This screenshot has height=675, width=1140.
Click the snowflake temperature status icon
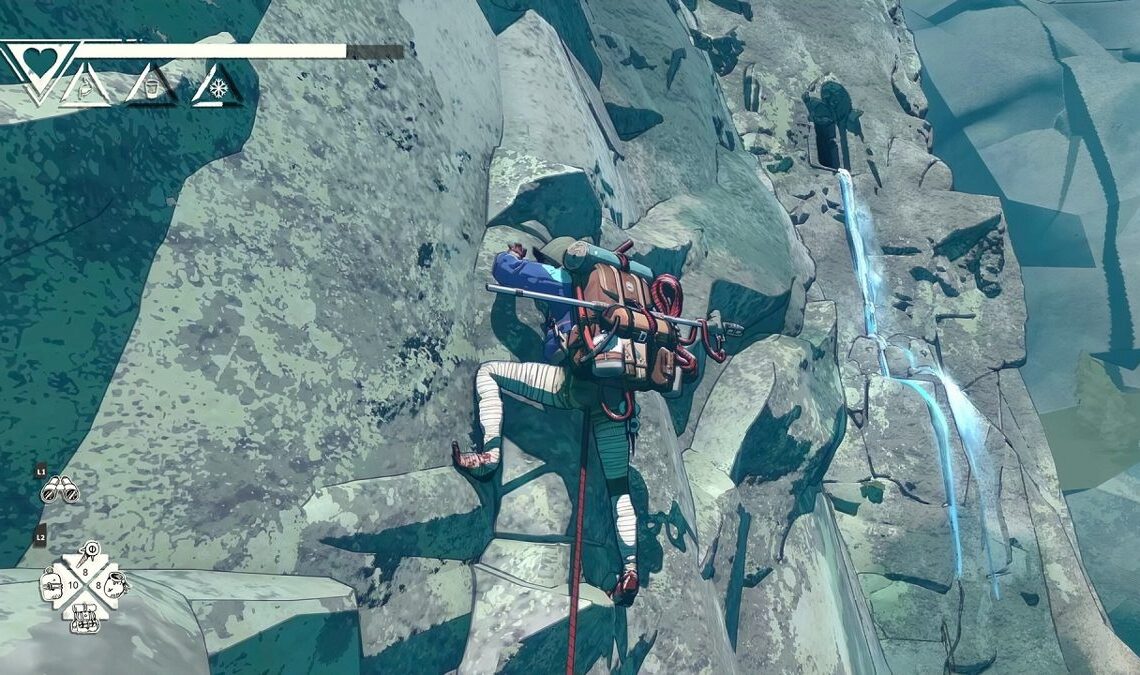[216, 86]
